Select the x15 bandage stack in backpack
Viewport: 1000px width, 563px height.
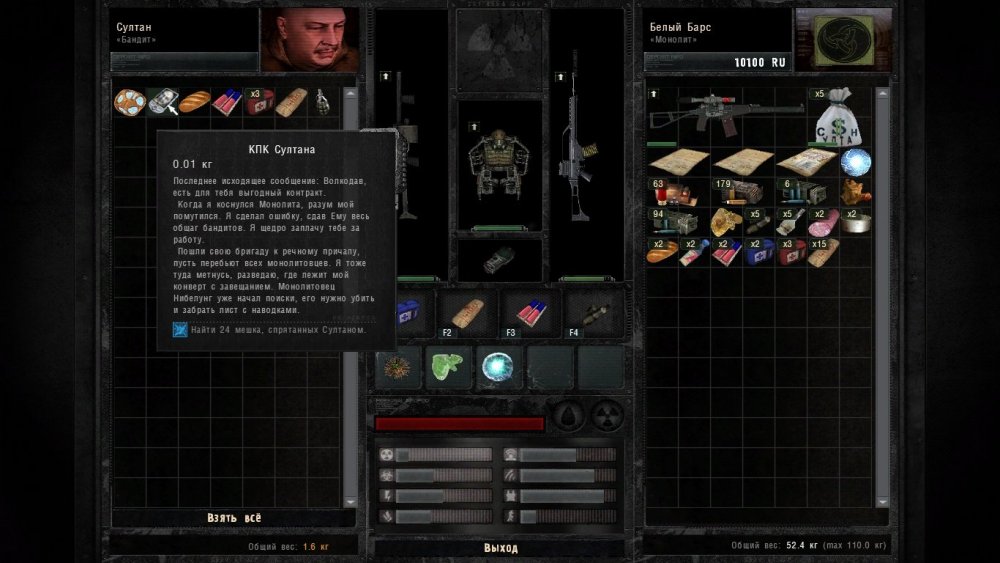coord(823,251)
